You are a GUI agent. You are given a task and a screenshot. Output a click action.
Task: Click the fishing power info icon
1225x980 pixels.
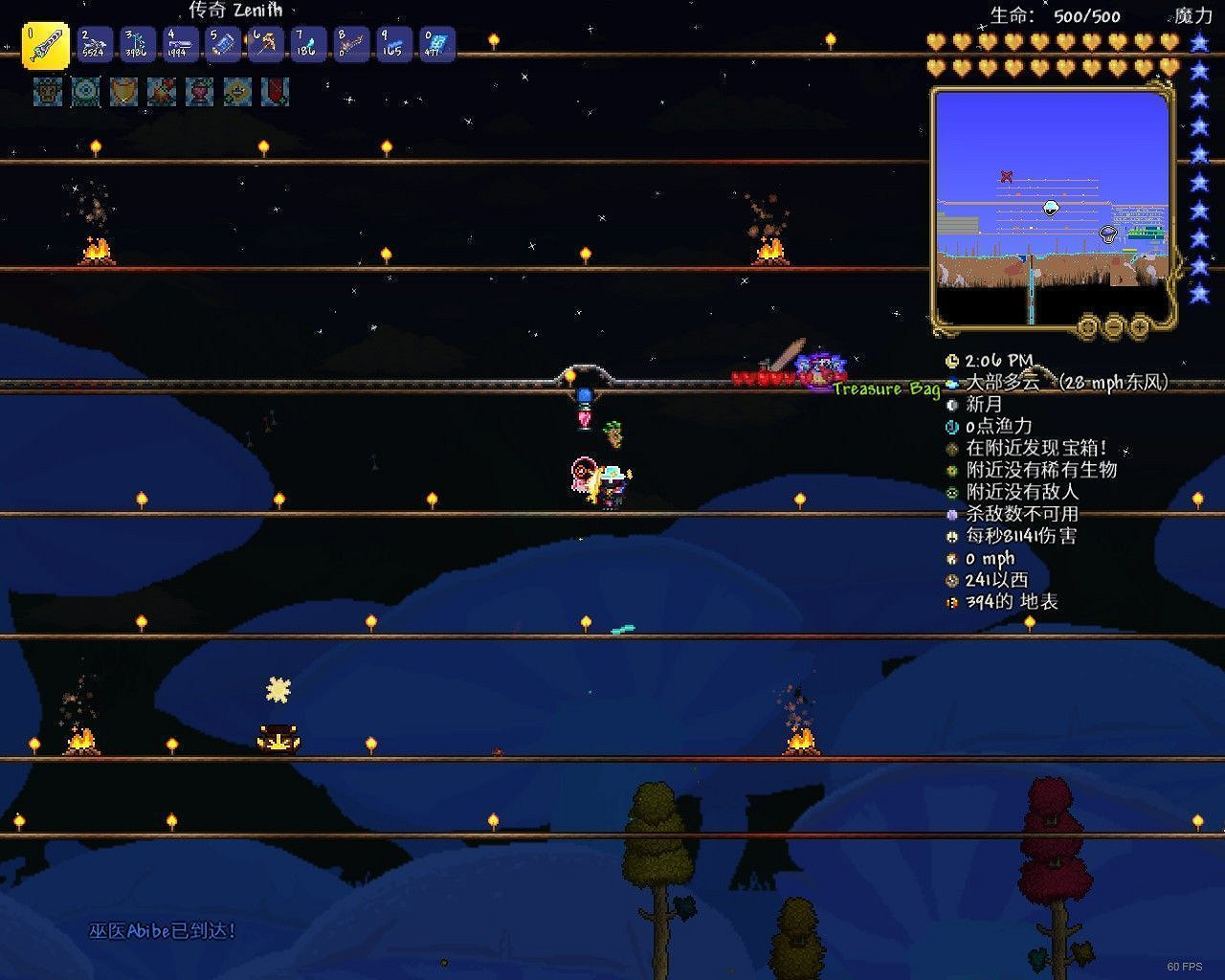[950, 427]
